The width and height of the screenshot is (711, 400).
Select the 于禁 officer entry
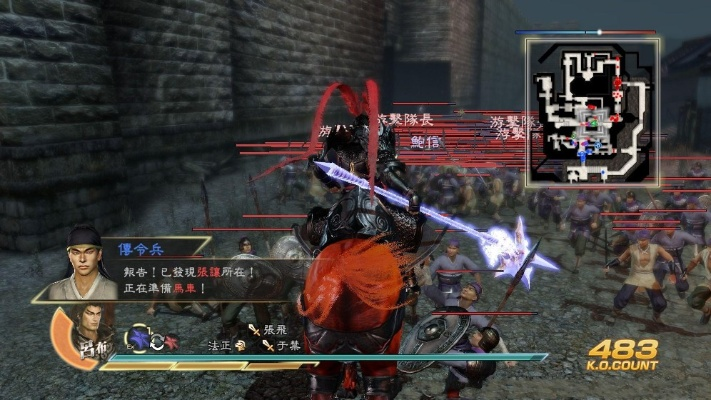click(284, 345)
